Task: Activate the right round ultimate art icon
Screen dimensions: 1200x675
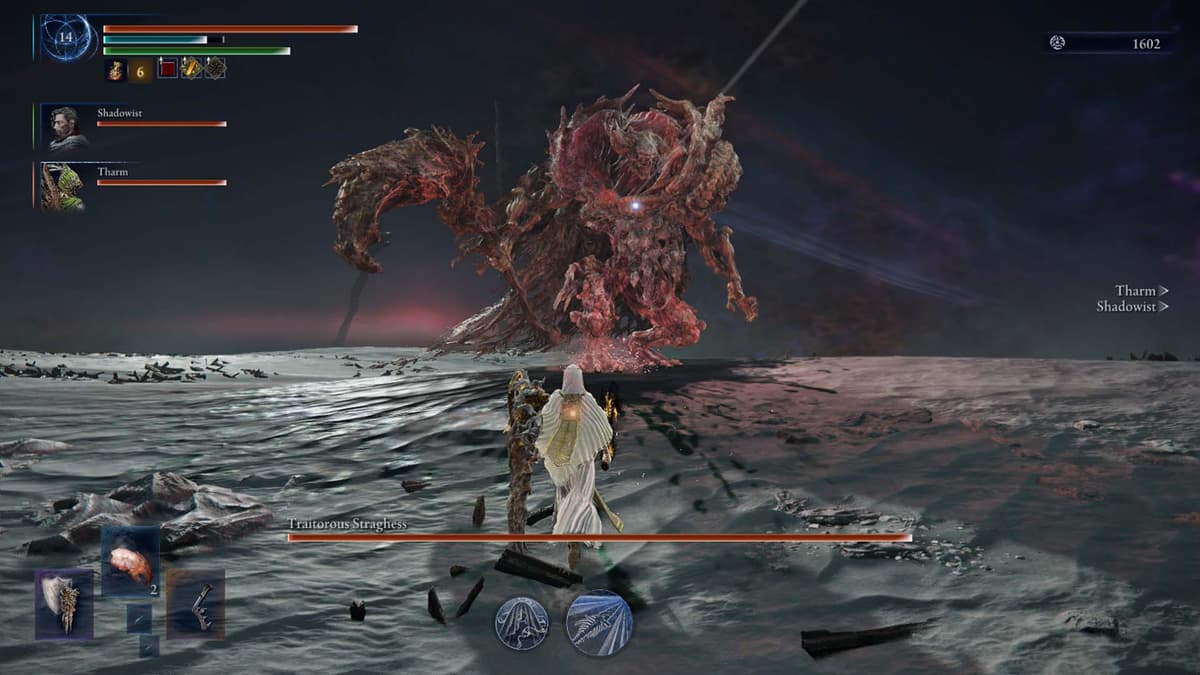Action: pyautogui.click(x=599, y=622)
